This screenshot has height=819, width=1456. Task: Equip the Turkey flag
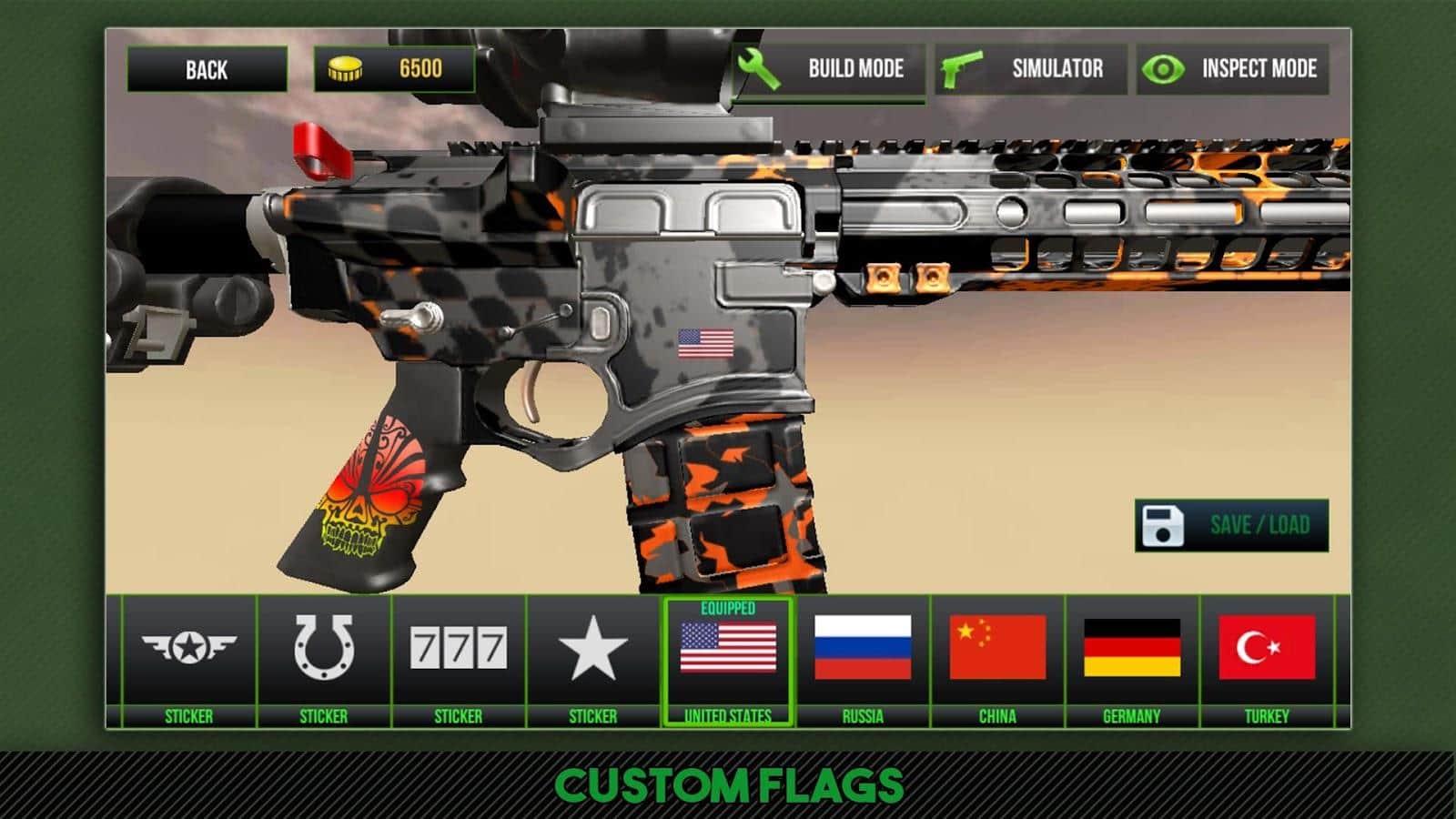click(1270, 648)
